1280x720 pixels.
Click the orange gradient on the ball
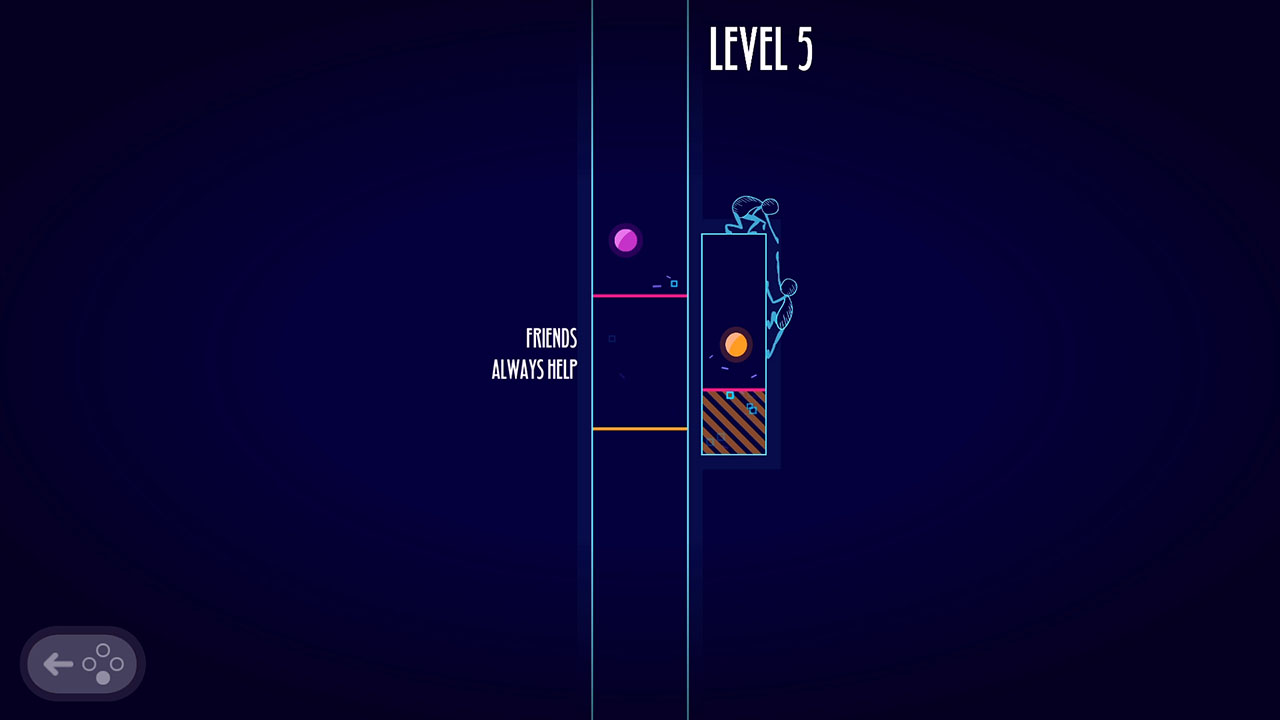730,338
